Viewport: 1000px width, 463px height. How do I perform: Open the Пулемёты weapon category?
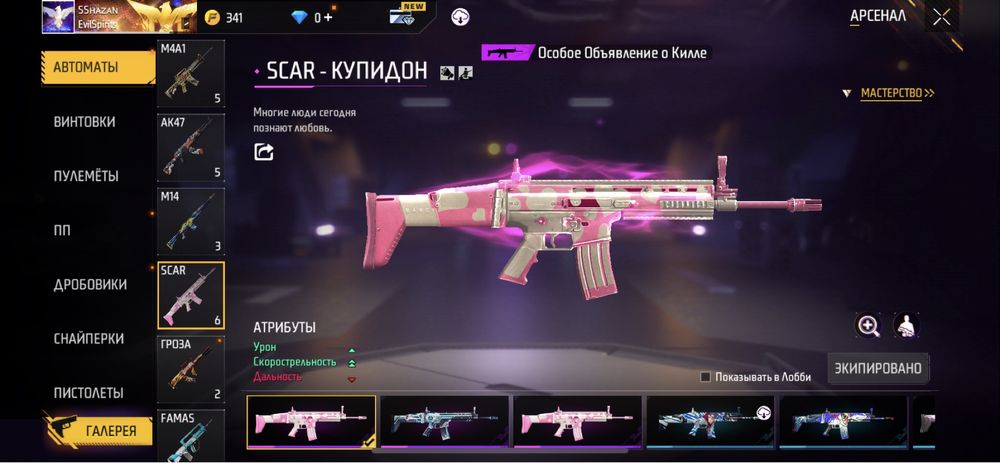86,176
